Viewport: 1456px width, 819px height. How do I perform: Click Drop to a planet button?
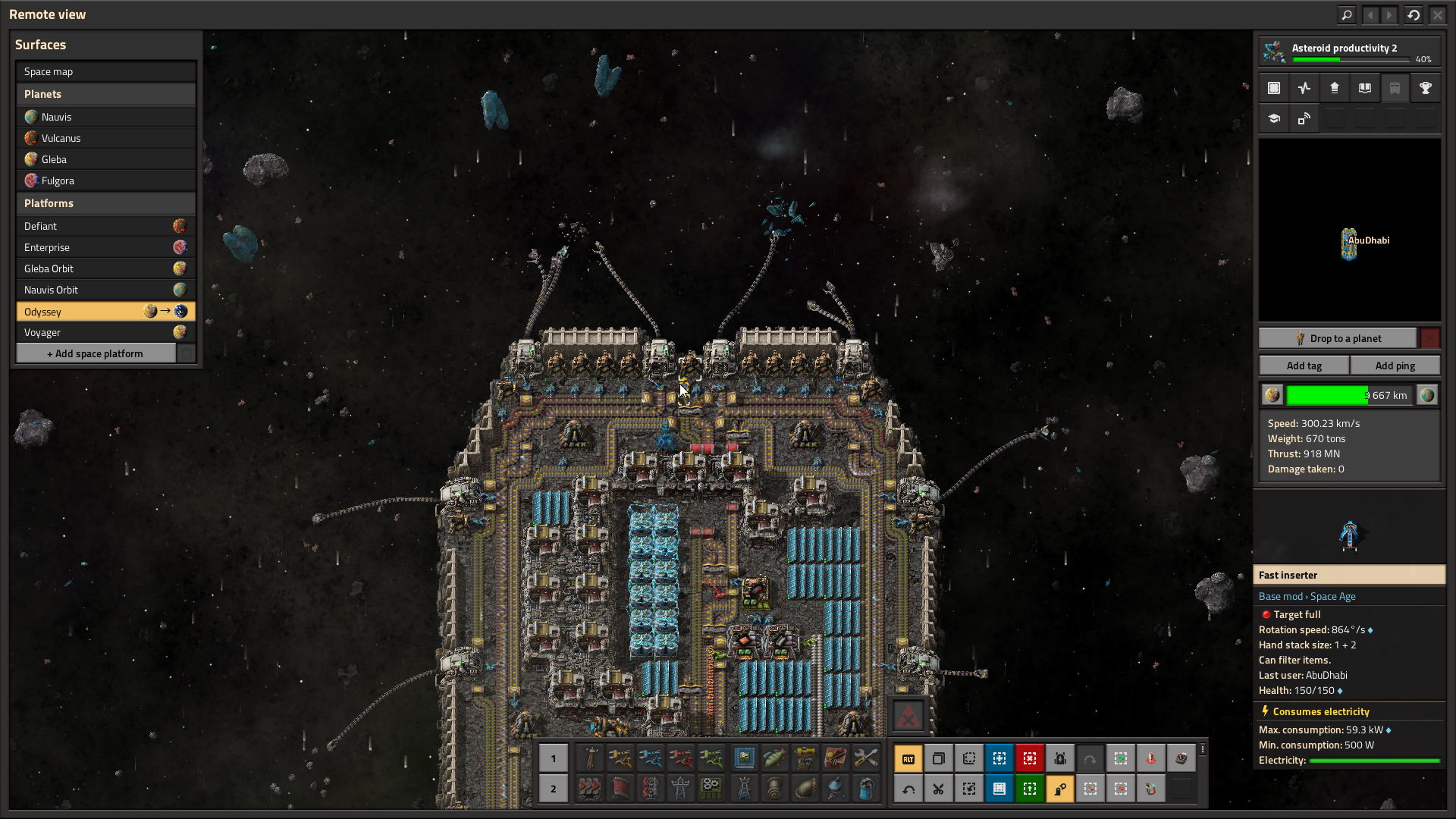pos(1338,338)
